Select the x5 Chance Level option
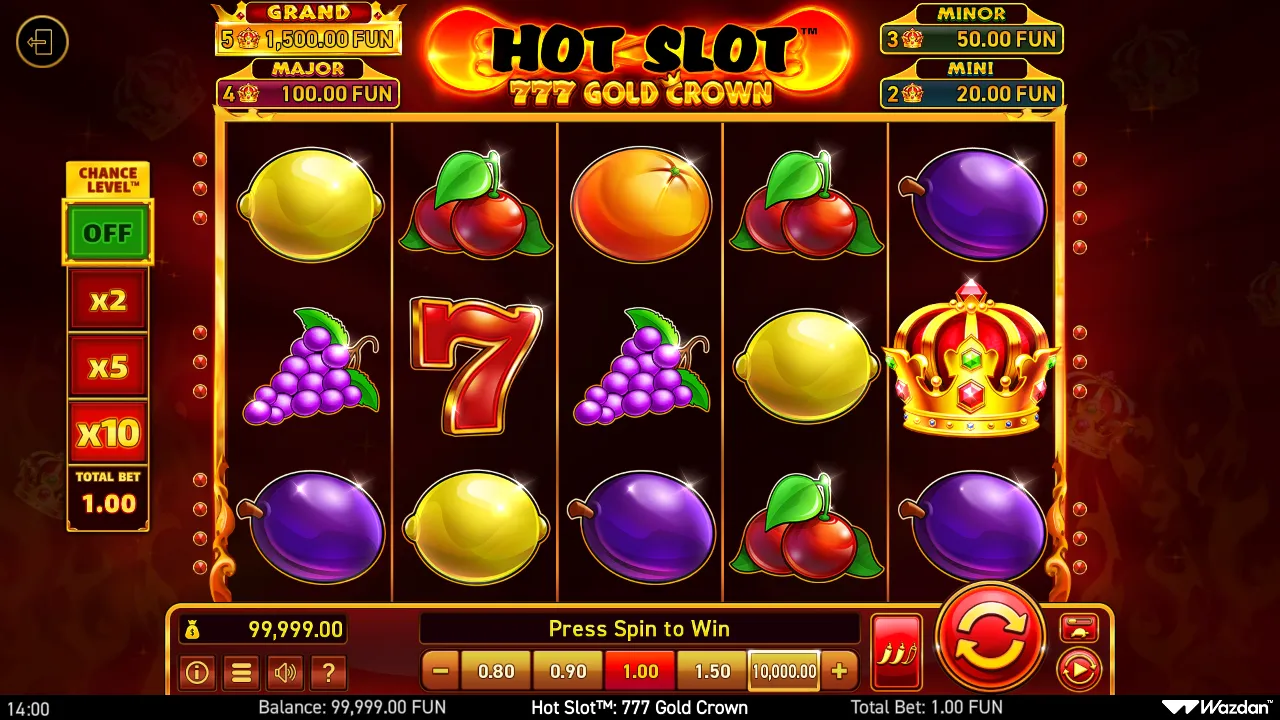1280x720 pixels. point(108,366)
